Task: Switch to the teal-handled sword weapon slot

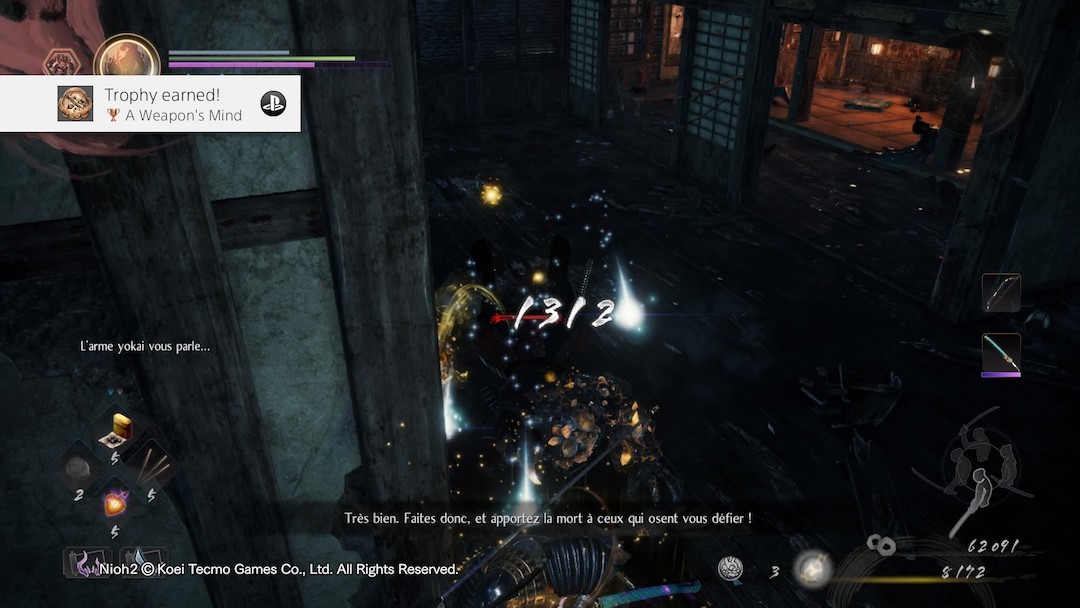Action: [1001, 355]
